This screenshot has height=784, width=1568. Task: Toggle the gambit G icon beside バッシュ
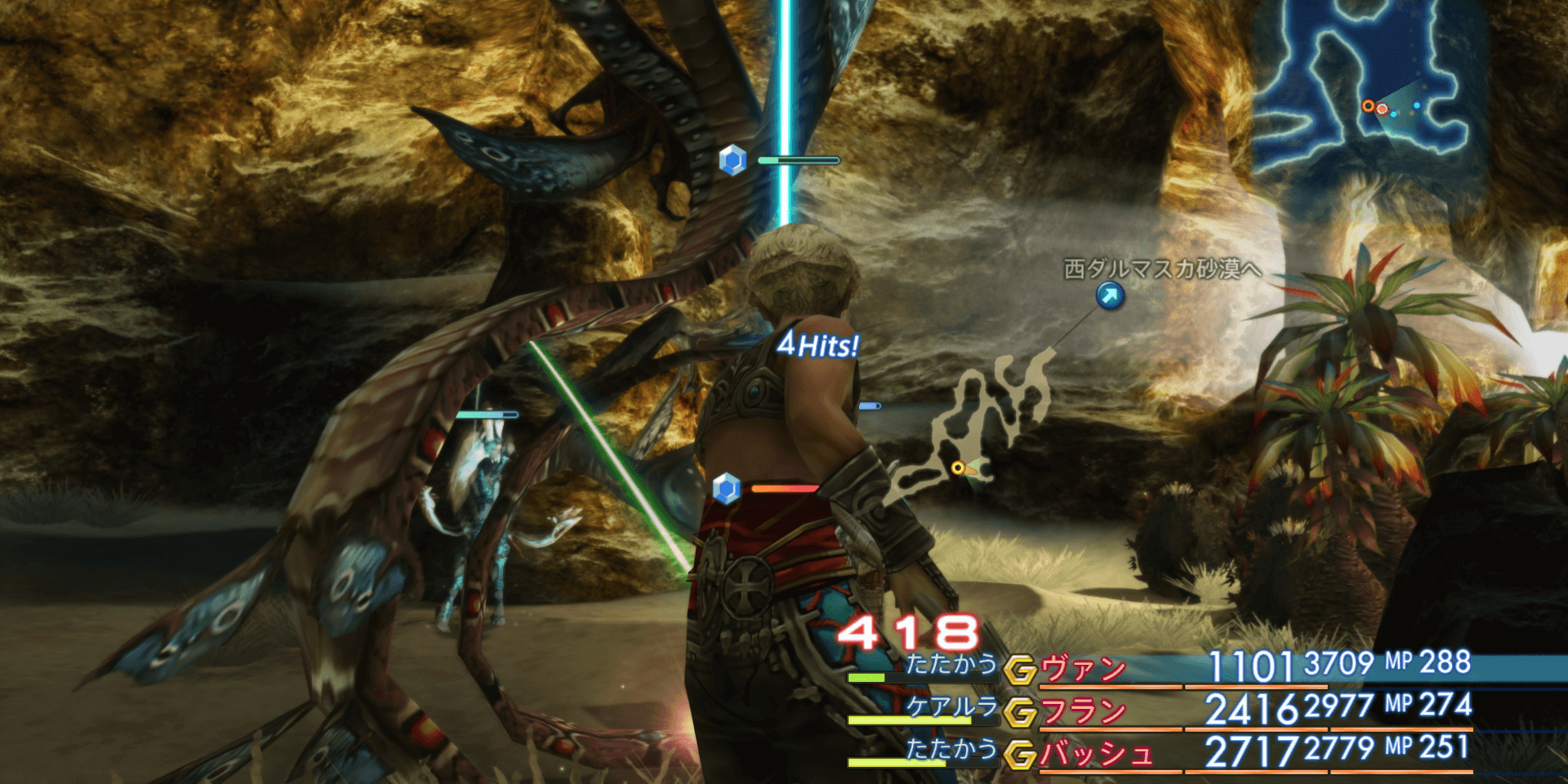1019,755
